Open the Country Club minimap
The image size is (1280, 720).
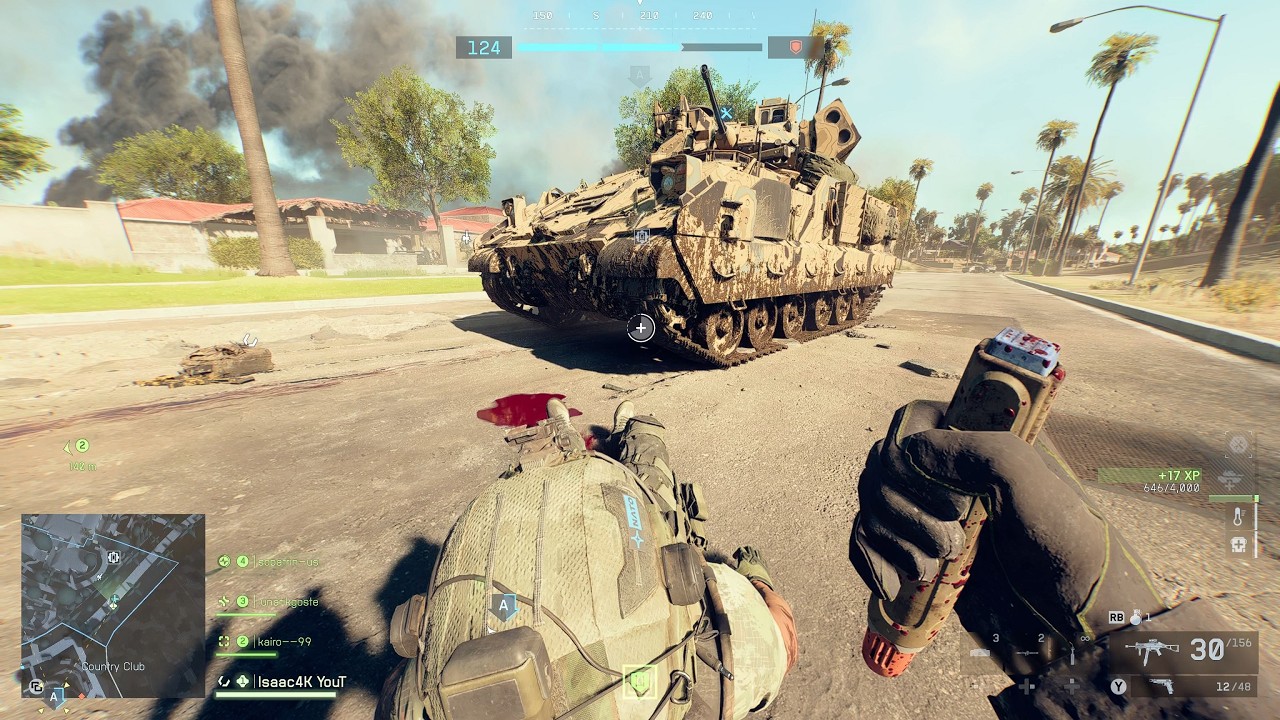[x=113, y=605]
